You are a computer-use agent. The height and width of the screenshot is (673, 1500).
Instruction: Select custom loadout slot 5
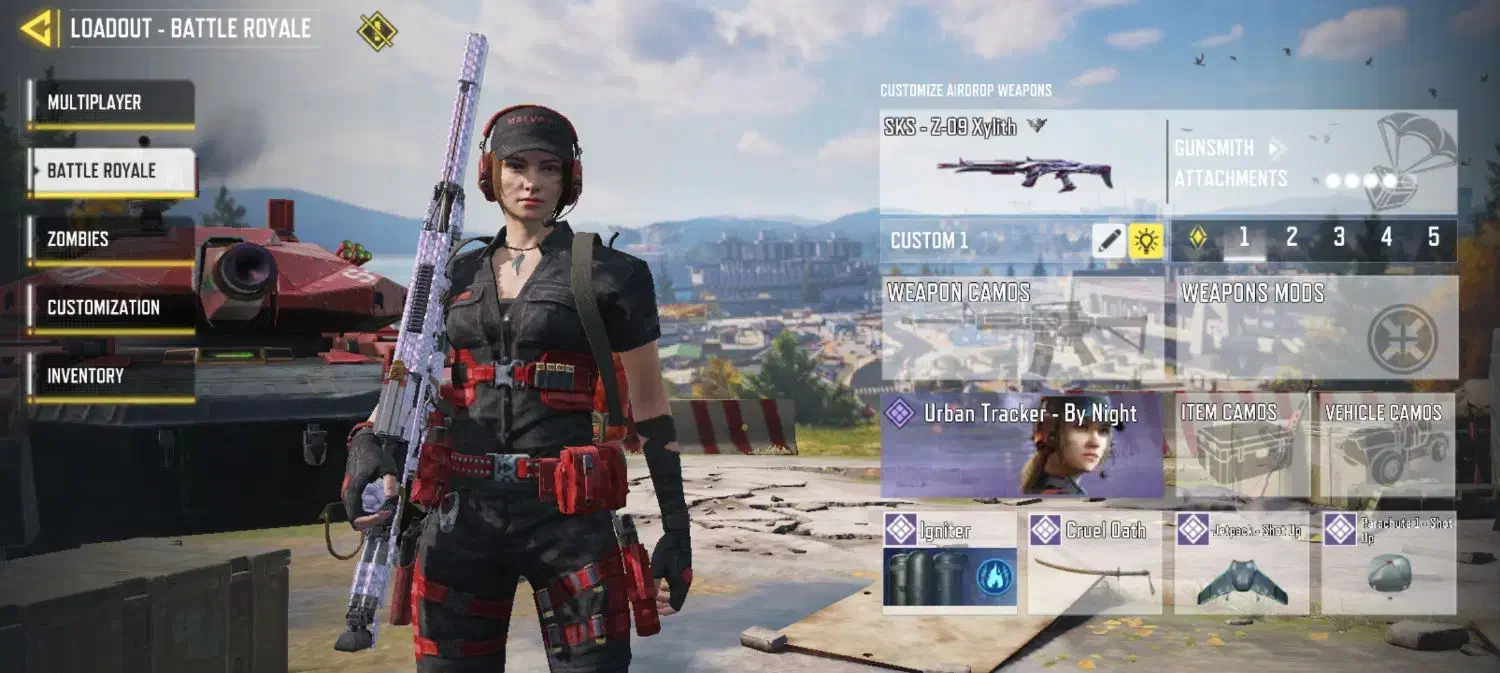[x=1433, y=238]
